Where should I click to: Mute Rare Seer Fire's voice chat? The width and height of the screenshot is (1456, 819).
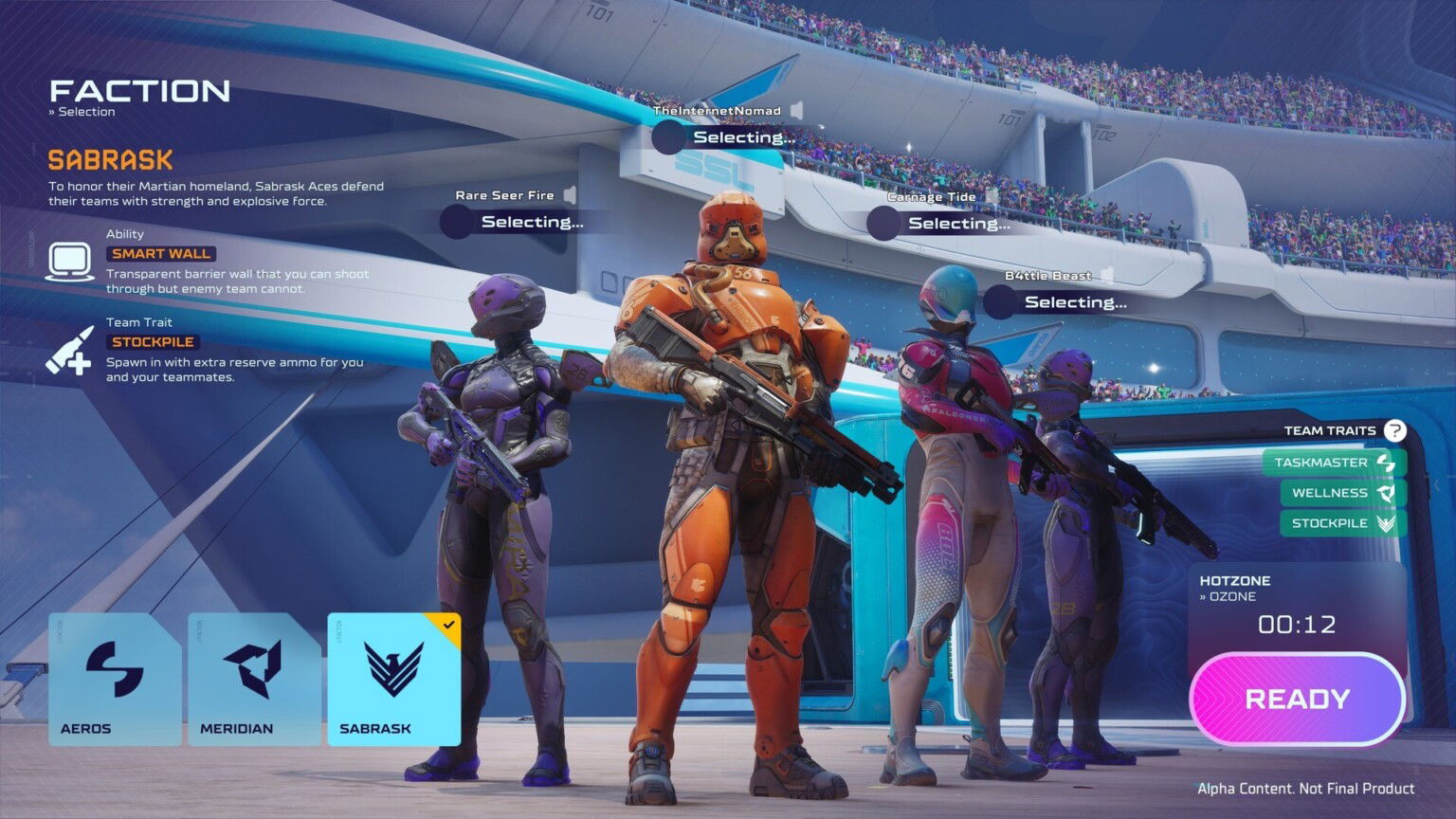click(568, 193)
